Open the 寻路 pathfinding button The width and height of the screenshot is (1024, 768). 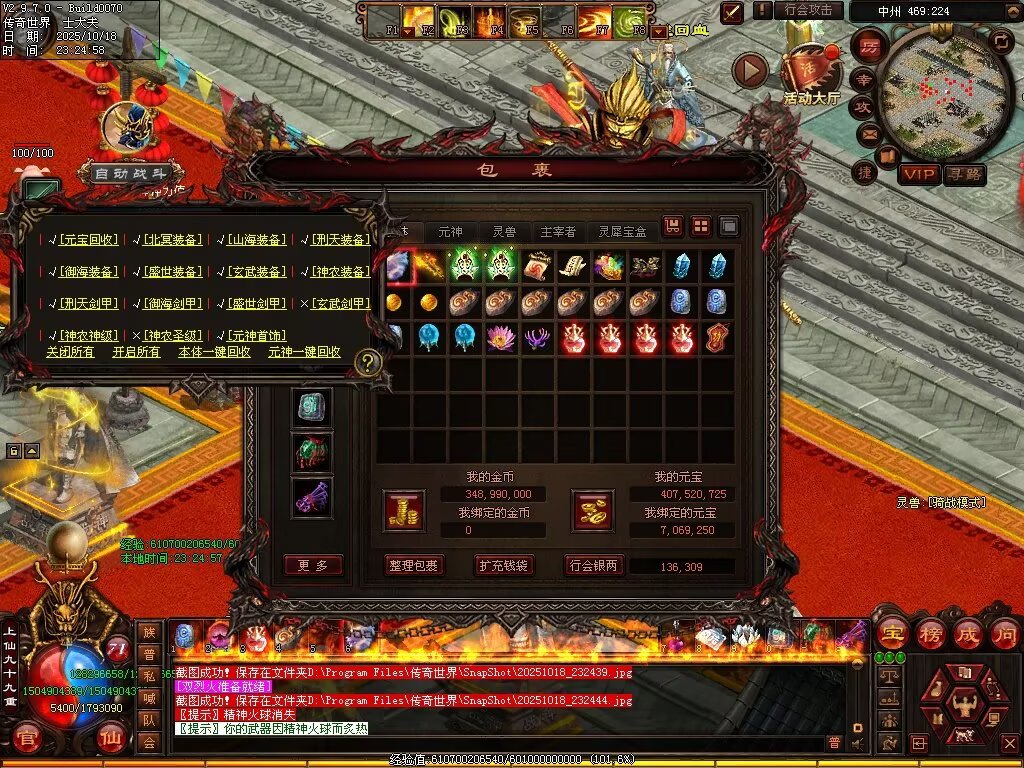[x=964, y=175]
